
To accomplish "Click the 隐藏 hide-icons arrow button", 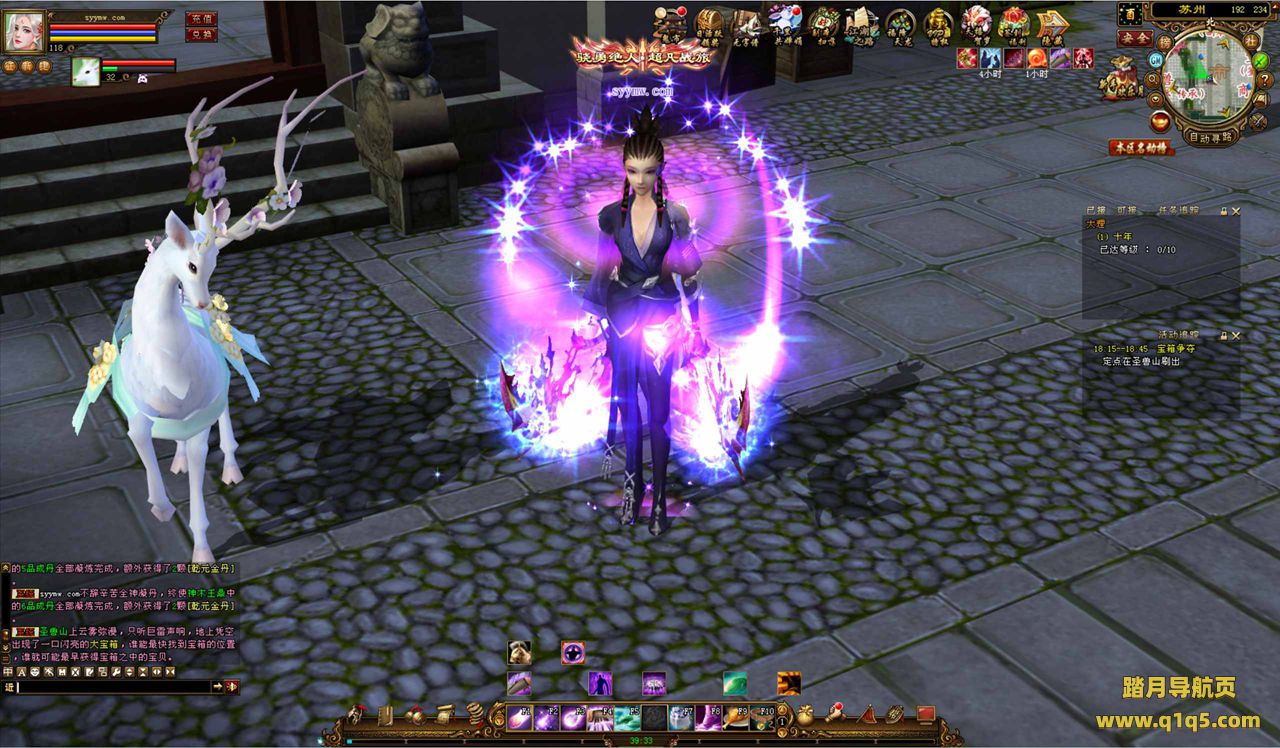I will [1050, 24].
